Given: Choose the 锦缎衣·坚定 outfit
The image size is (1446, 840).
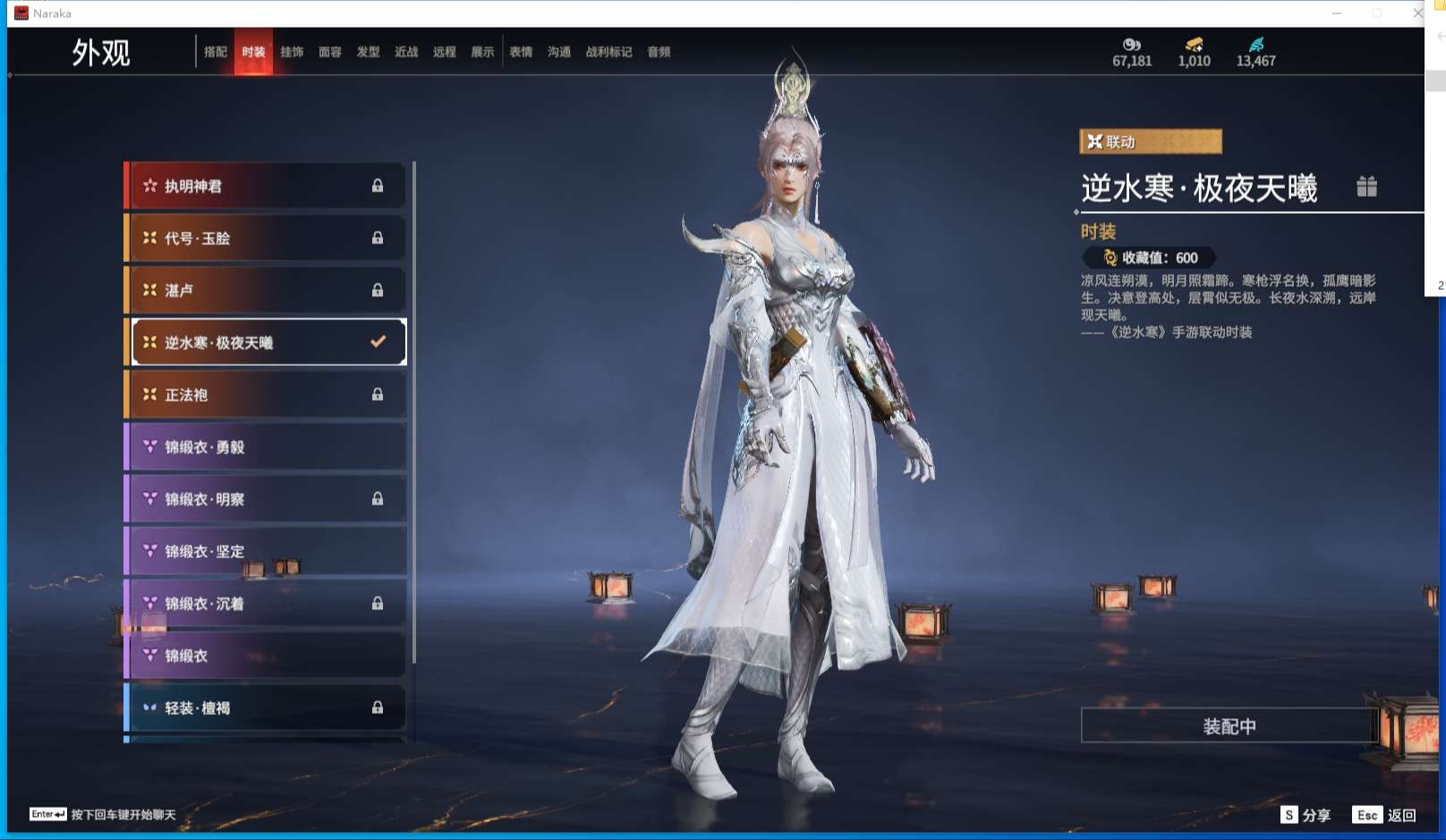Looking at the screenshot, I should [266, 551].
